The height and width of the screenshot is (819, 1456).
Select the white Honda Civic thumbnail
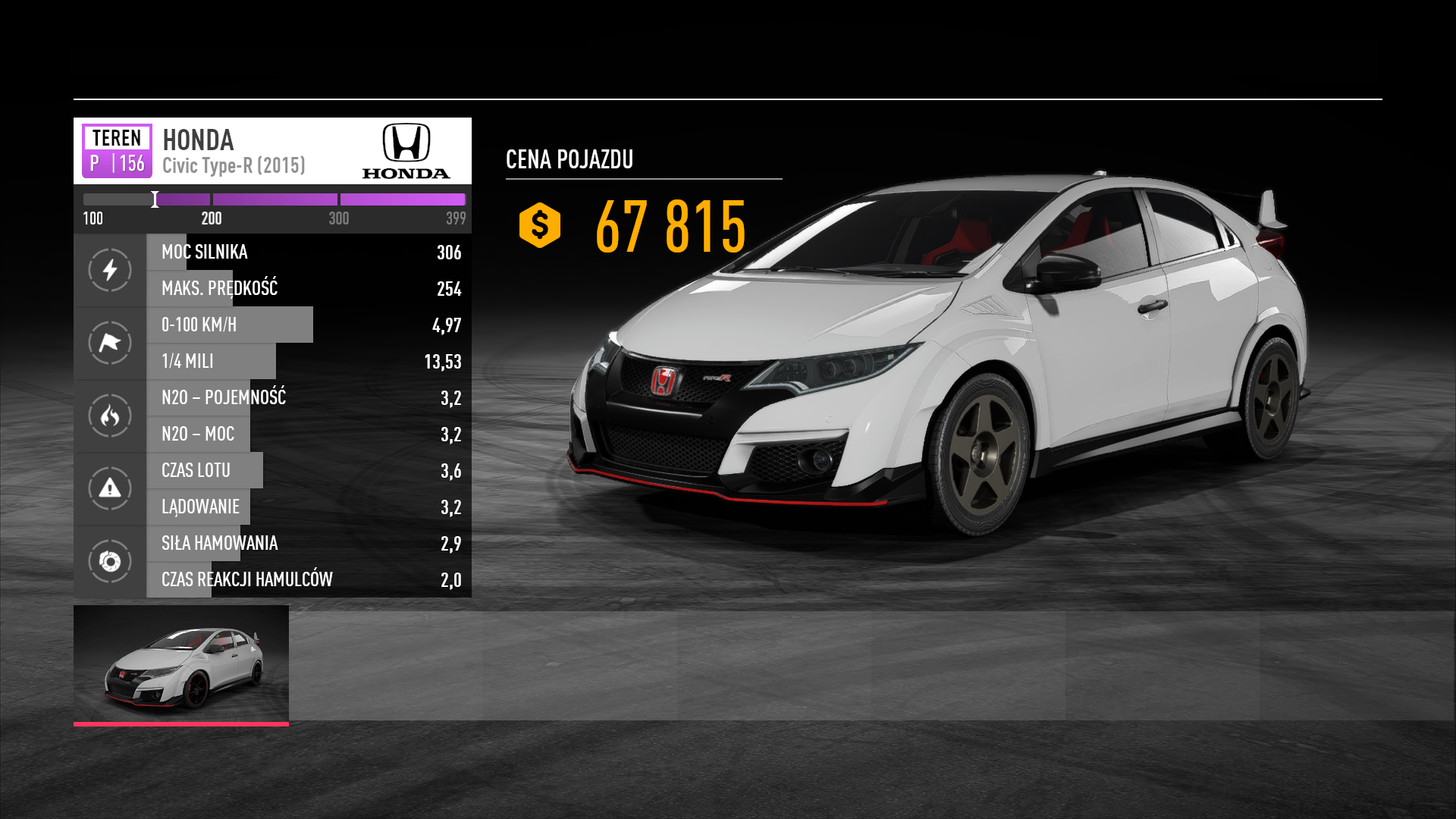coord(181,664)
